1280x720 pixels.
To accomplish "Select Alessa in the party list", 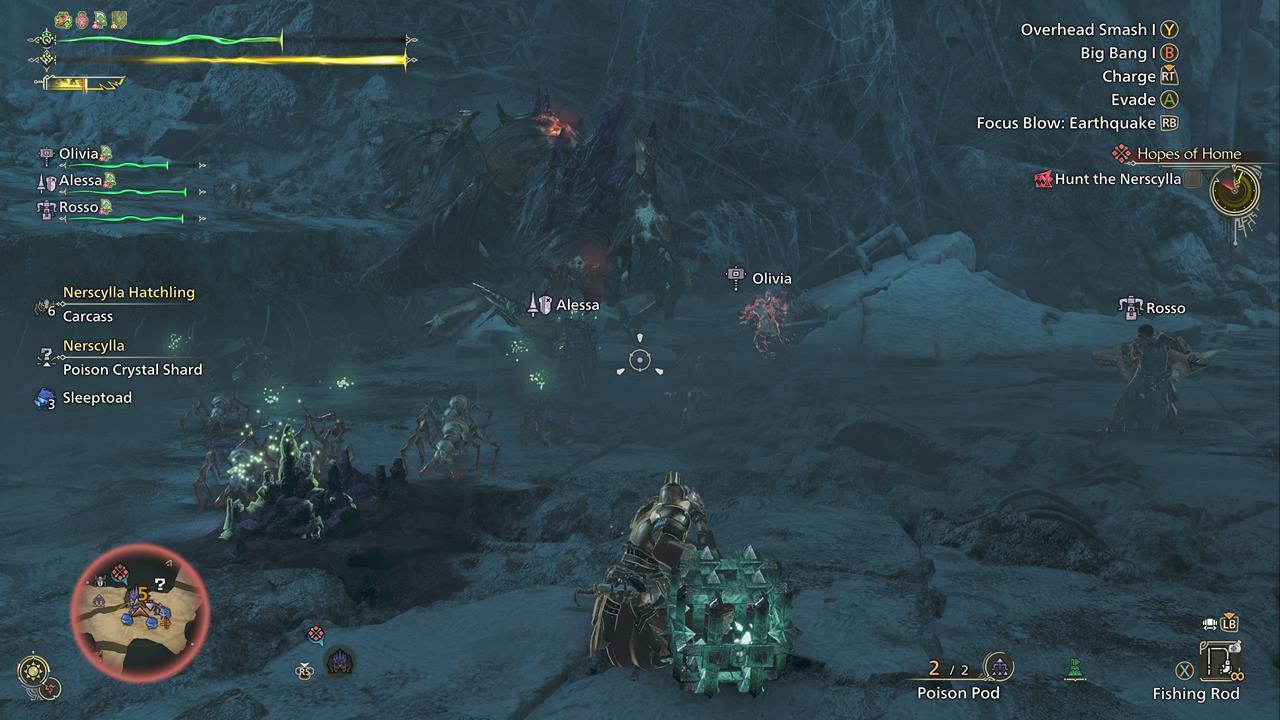I will [x=80, y=181].
